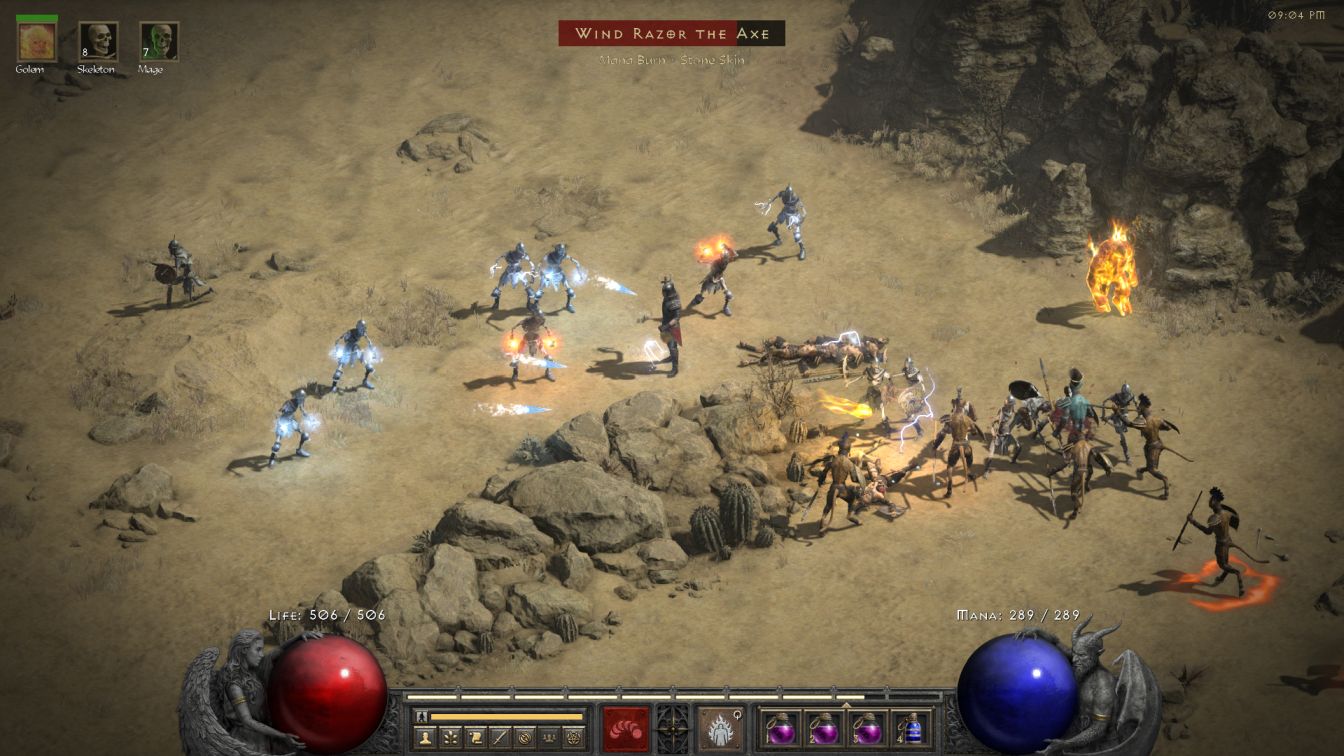Drink the purple potion in belt slot 2
The width and height of the screenshot is (1344, 756).
point(823,728)
